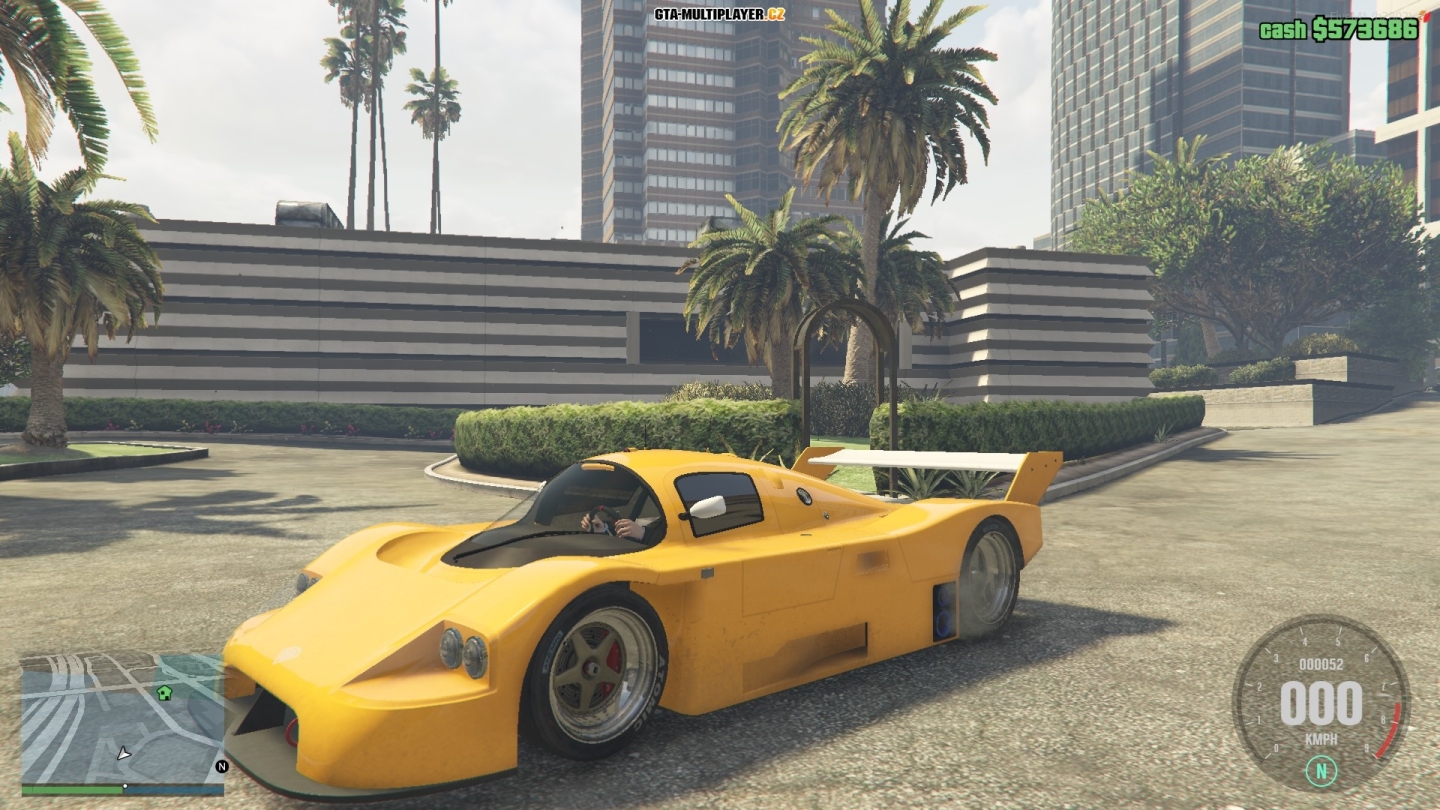Click the KMPH label inside the speedometer
Viewport: 1440px width, 810px height.
click(x=1322, y=740)
